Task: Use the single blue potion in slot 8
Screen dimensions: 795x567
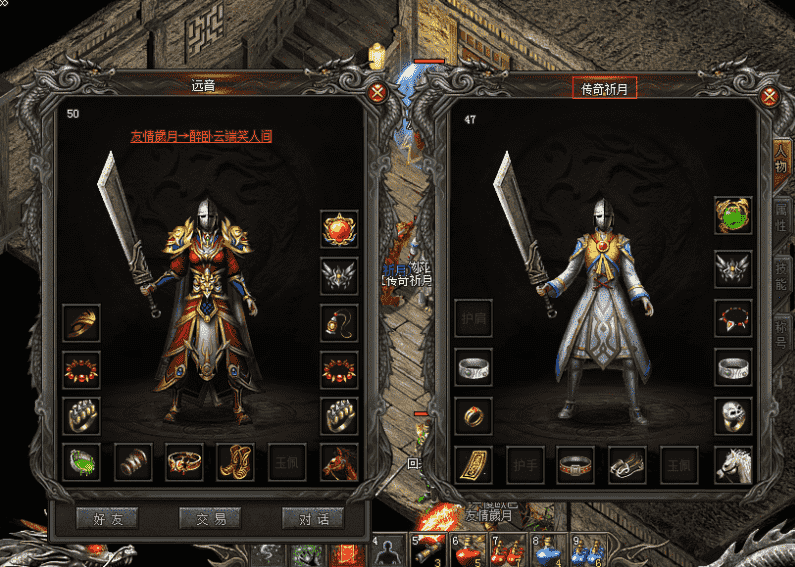Action: (x=544, y=549)
